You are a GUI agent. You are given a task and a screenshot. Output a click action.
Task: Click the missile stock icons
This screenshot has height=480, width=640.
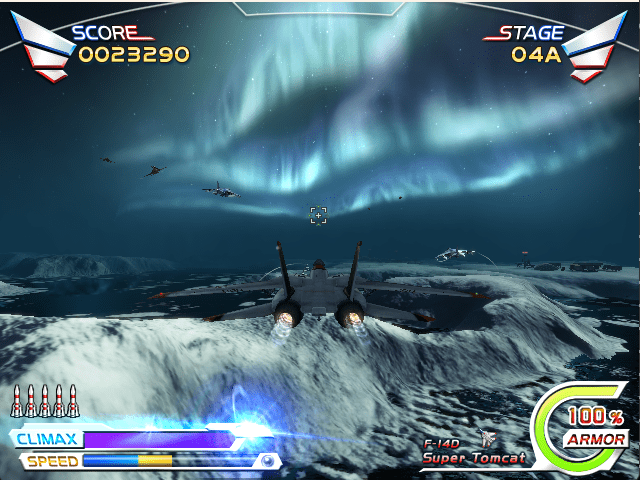(x=42, y=402)
